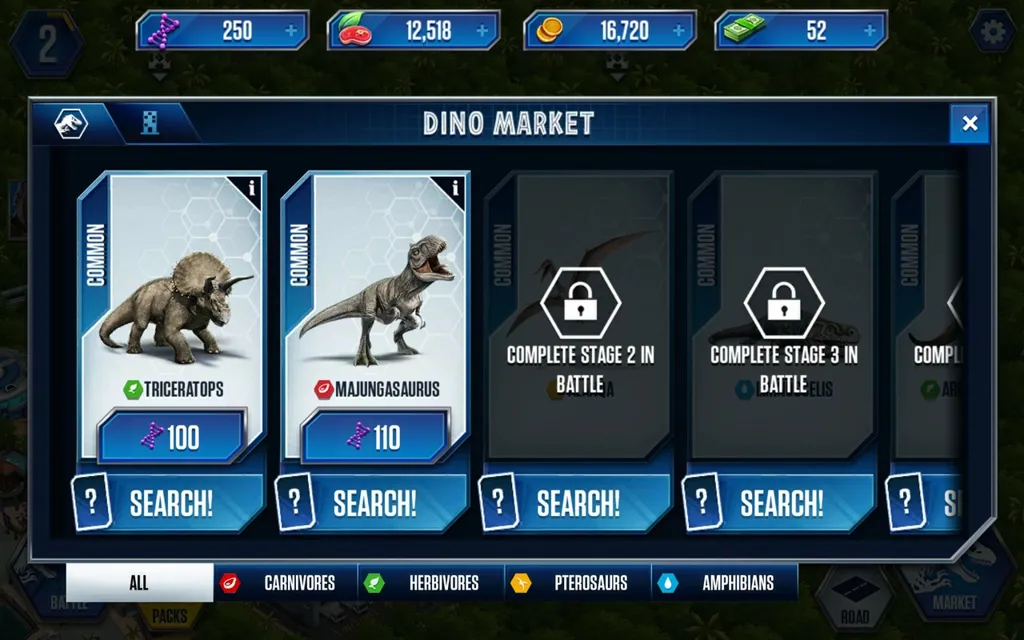Select the Triceratops dinosaur card
This screenshot has width=1024, height=640.
[172, 290]
